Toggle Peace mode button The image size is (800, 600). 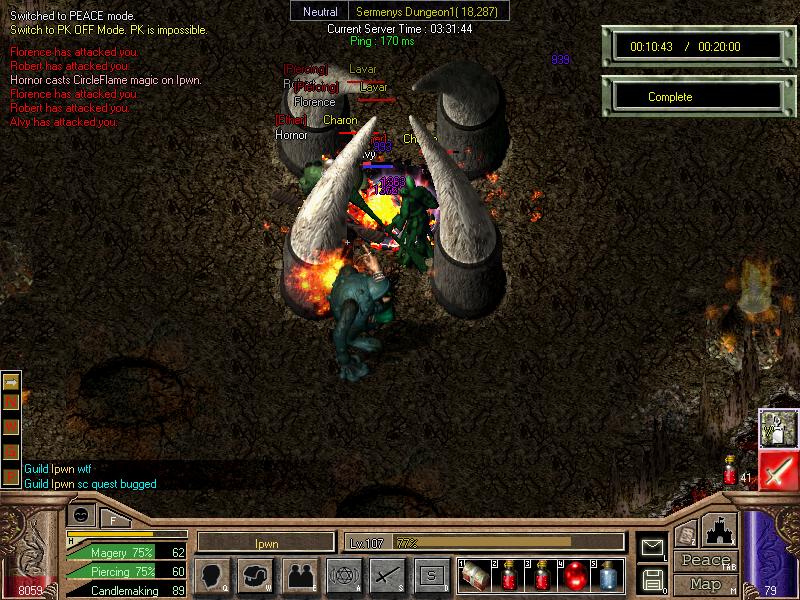pos(705,561)
